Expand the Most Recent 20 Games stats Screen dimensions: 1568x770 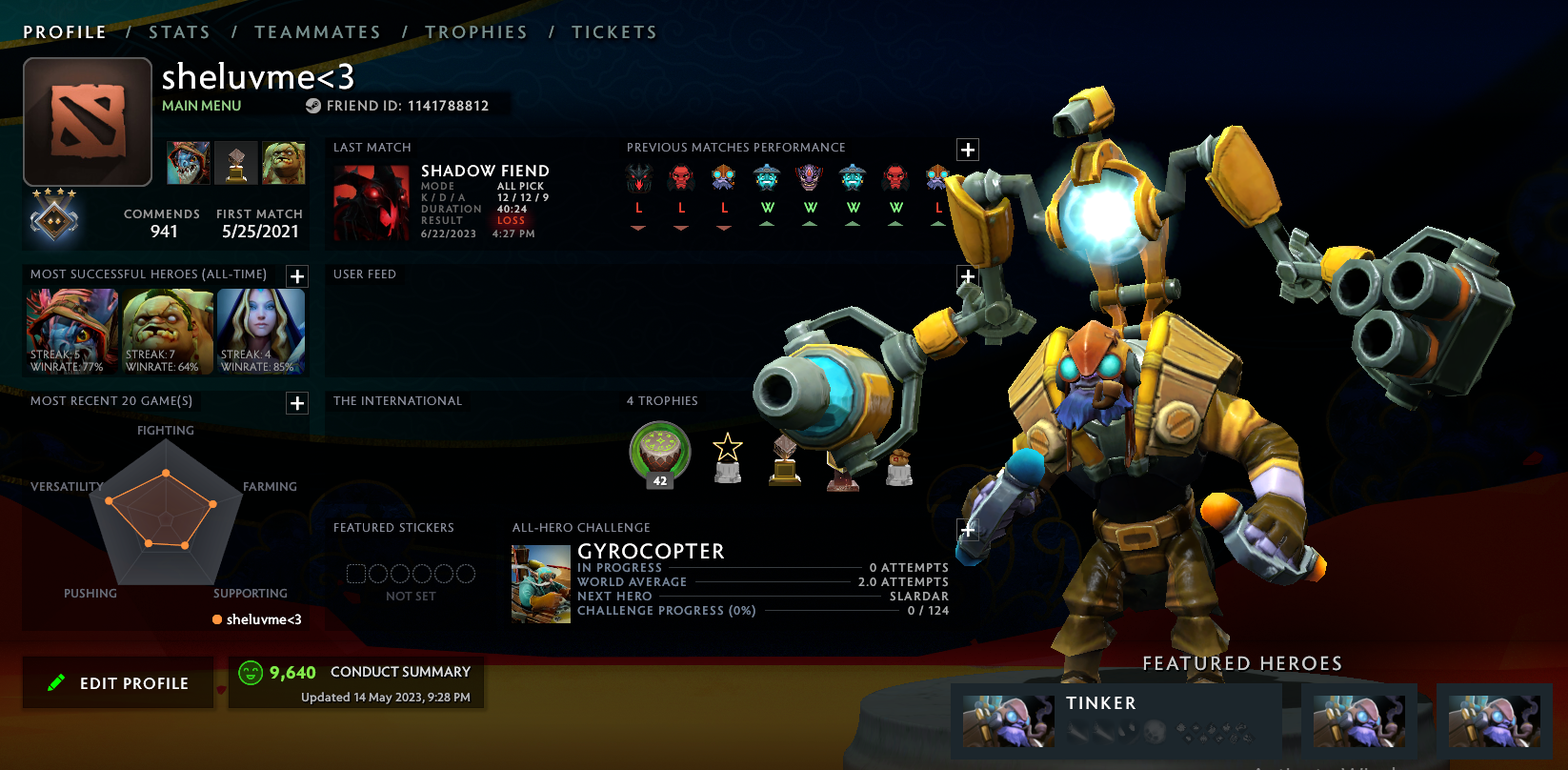tap(296, 403)
